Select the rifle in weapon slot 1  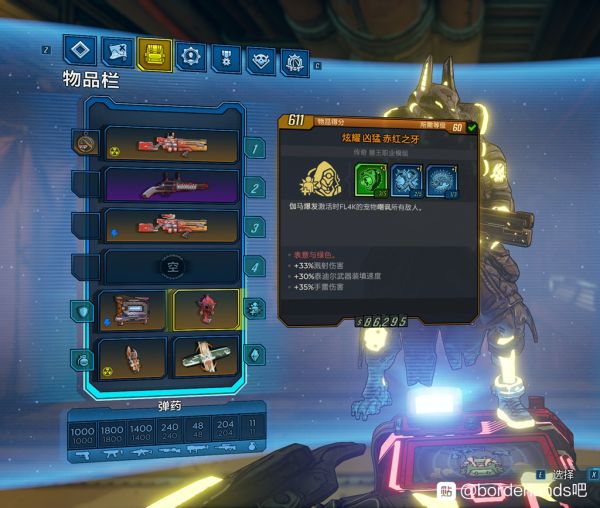pos(171,146)
